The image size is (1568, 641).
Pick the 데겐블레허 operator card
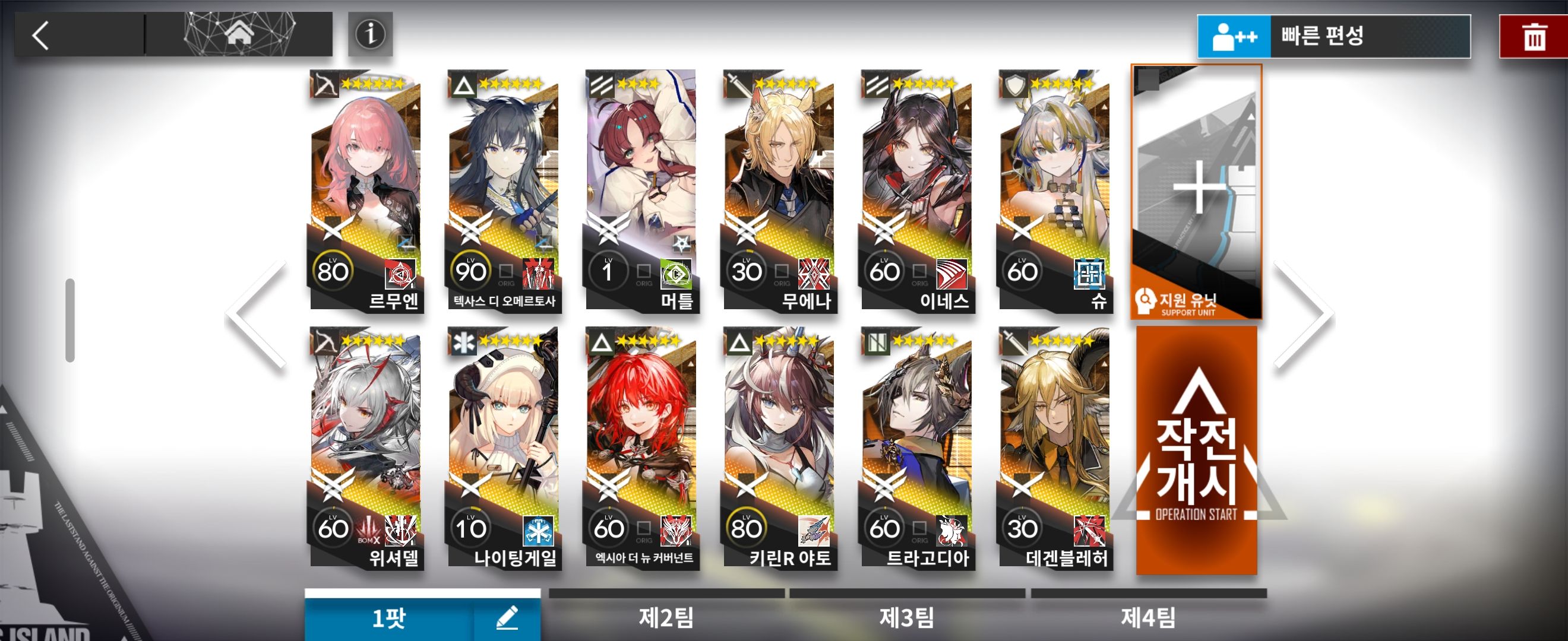pyautogui.click(x=1055, y=448)
